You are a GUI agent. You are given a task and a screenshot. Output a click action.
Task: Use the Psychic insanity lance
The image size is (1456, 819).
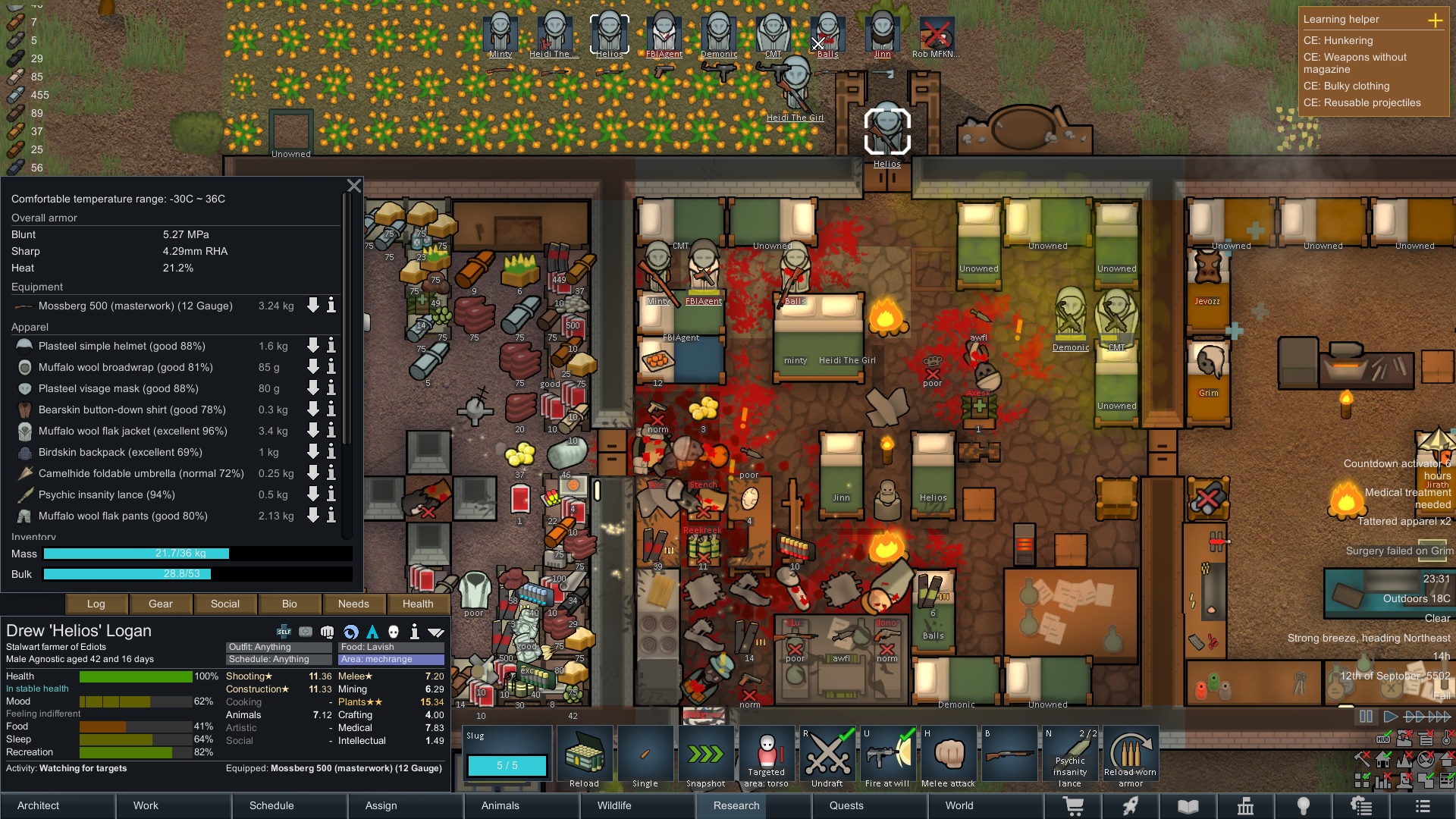click(1069, 755)
